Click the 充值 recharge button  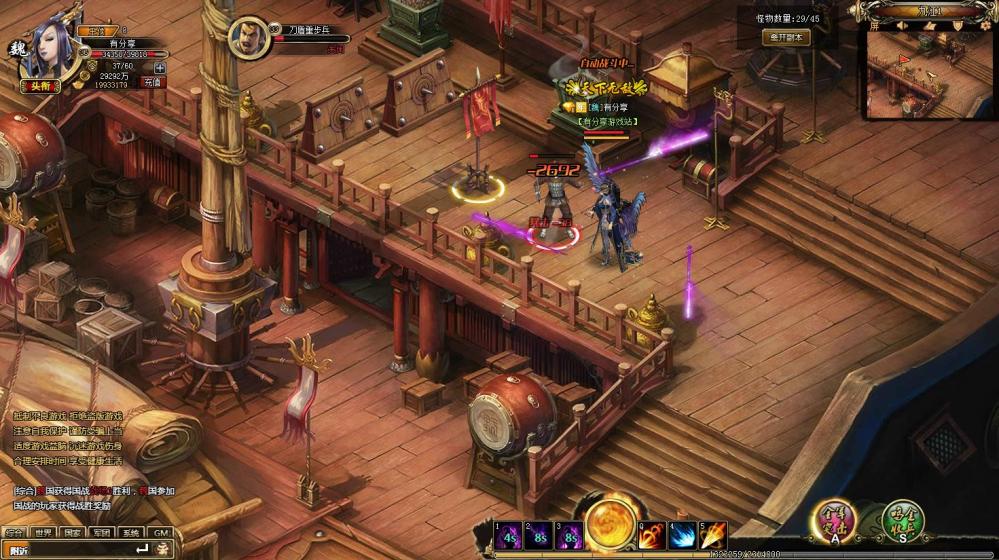coord(153,82)
